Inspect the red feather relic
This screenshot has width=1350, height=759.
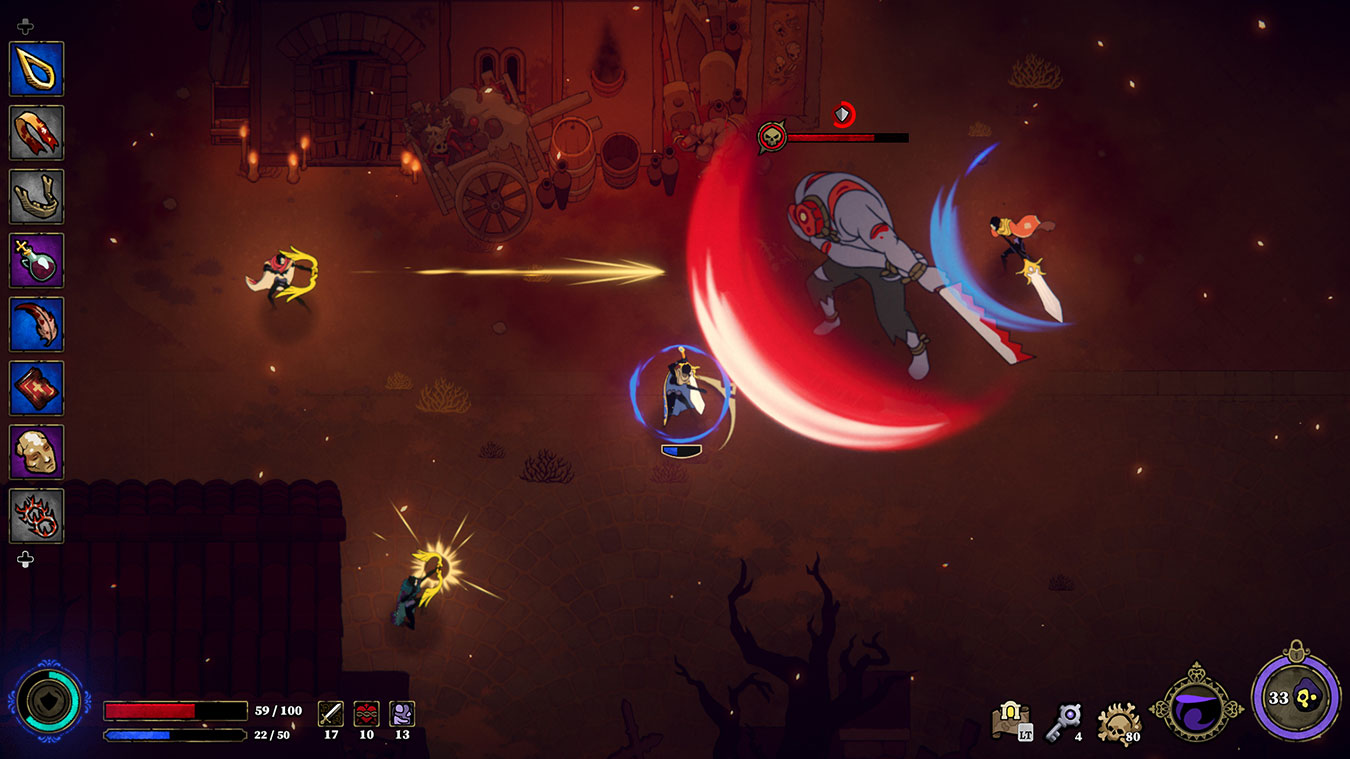[37, 324]
